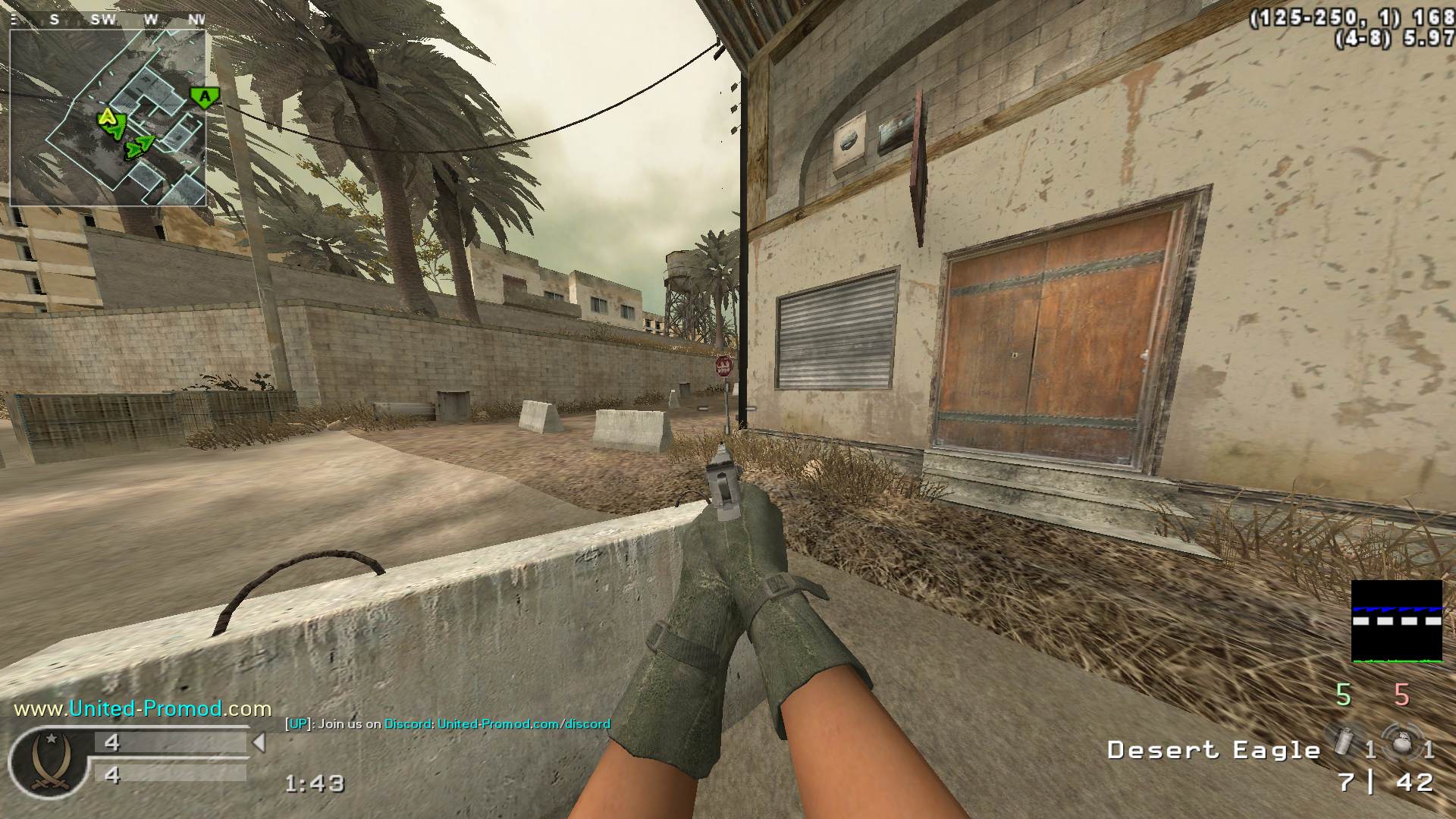
Task: Click the compass strip above the minimap
Action: tap(108, 20)
